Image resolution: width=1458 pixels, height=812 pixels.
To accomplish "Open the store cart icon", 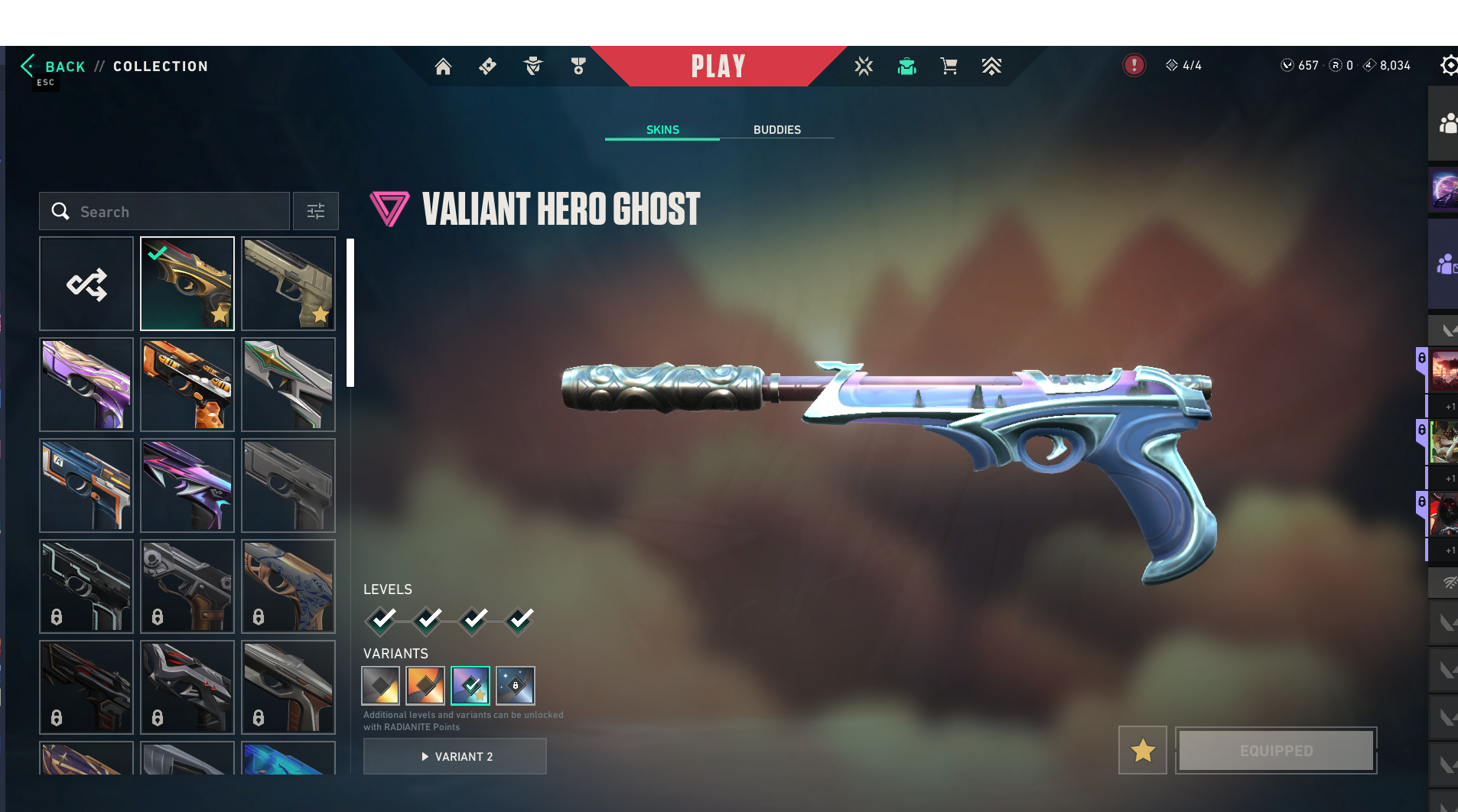I will tap(949, 67).
